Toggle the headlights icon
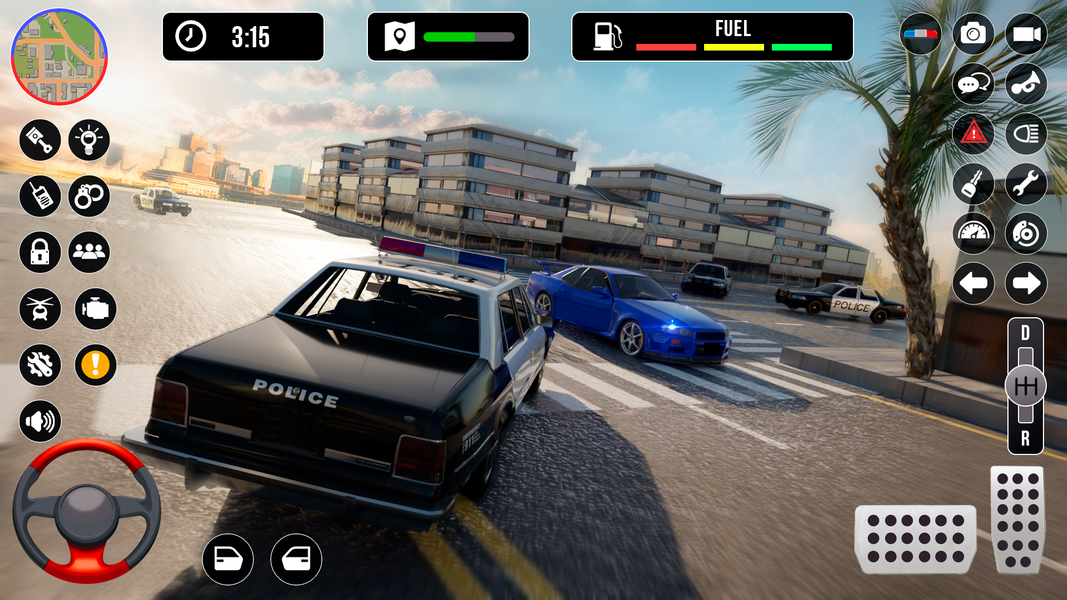The image size is (1067, 600). coord(1025,132)
